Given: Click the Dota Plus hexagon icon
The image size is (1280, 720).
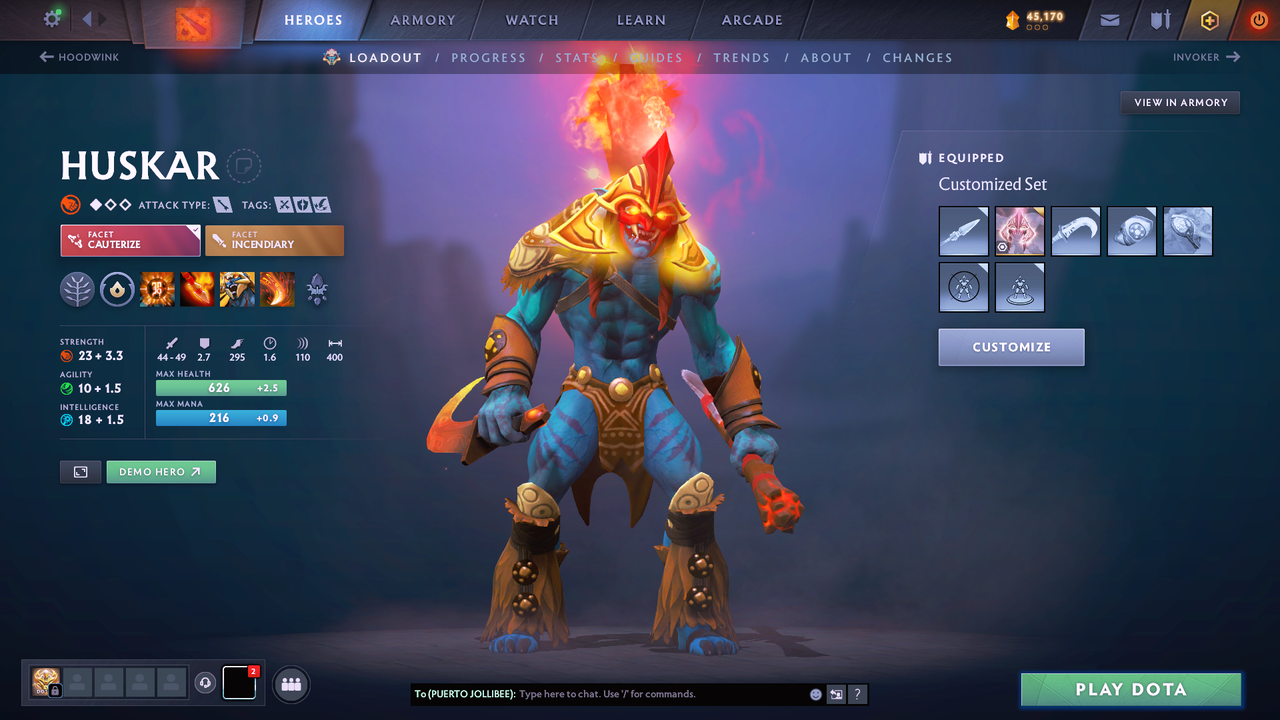Looking at the screenshot, I should pos(1209,19).
